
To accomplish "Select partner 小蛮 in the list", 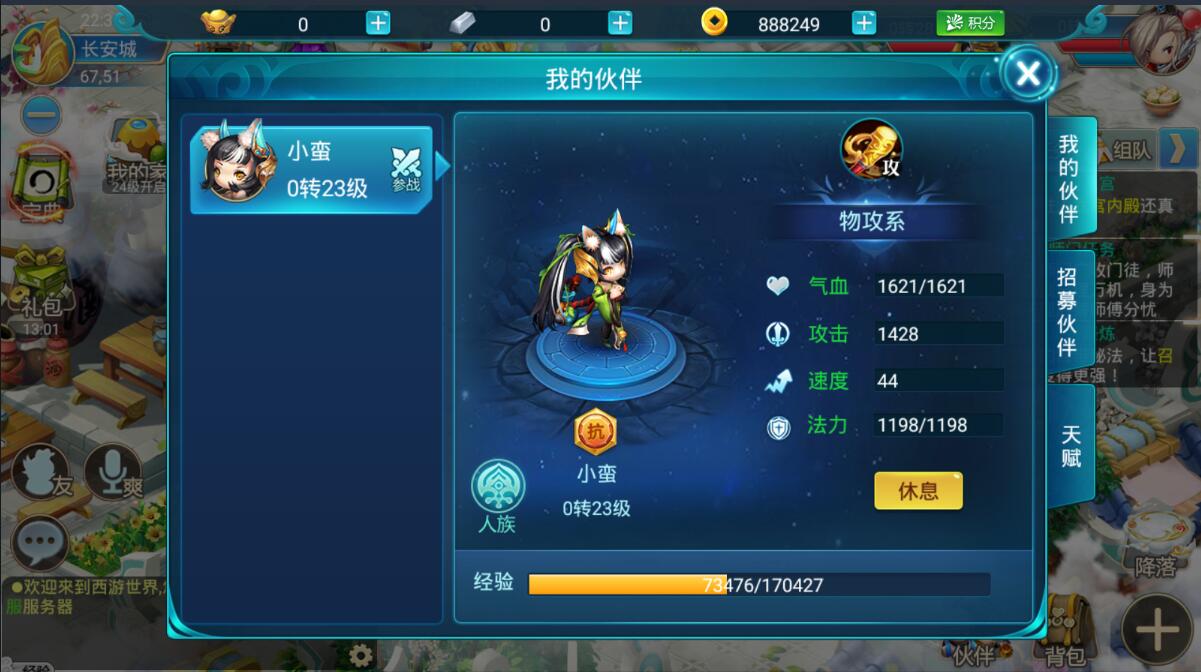I will click(312, 170).
